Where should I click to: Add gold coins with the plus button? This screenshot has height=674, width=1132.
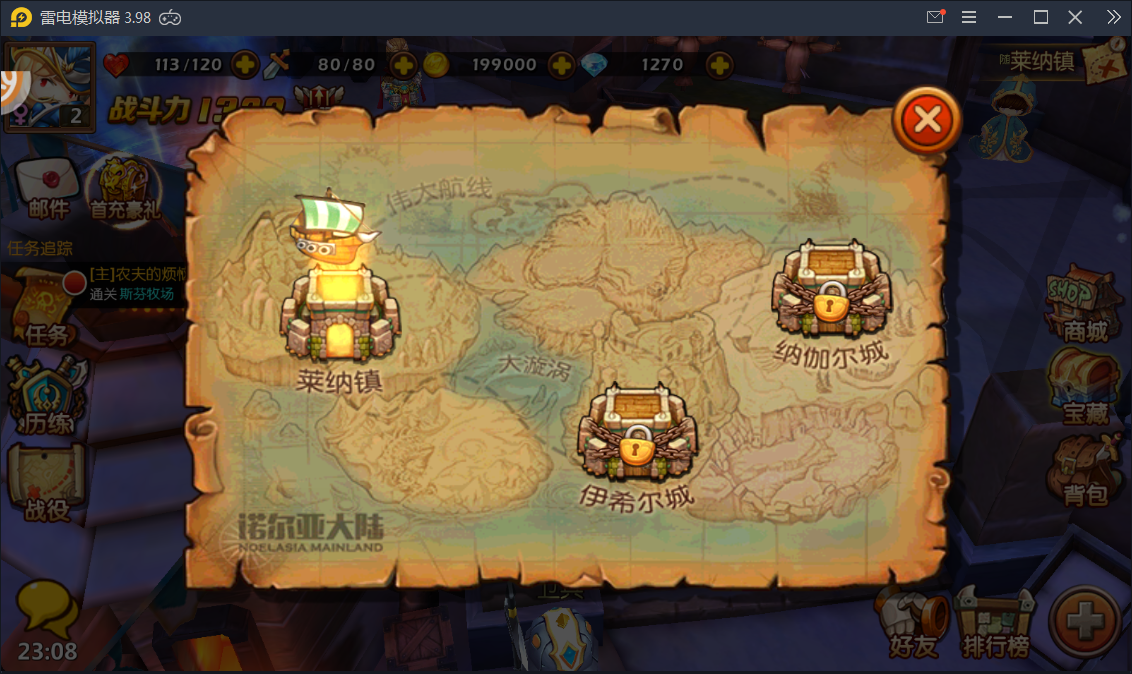pyautogui.click(x=562, y=65)
